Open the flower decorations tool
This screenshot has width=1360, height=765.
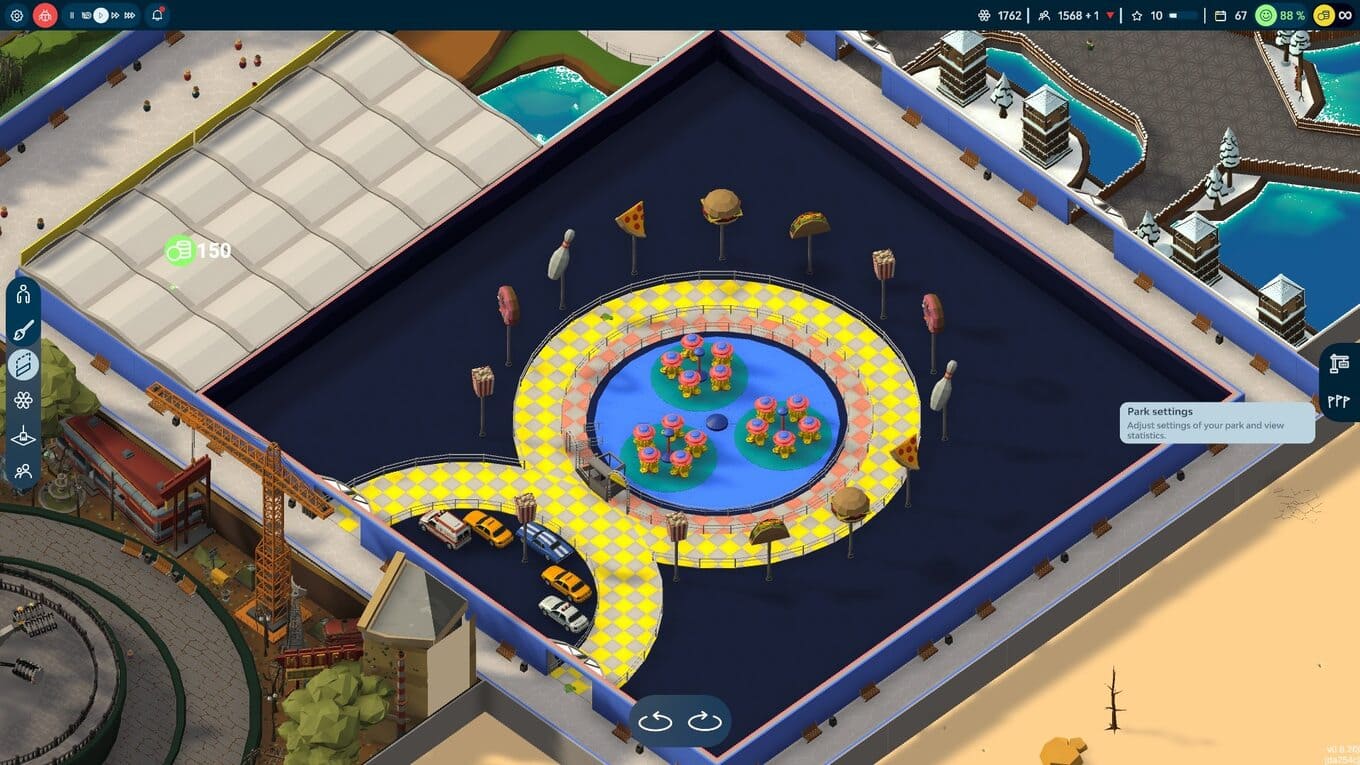[24, 400]
